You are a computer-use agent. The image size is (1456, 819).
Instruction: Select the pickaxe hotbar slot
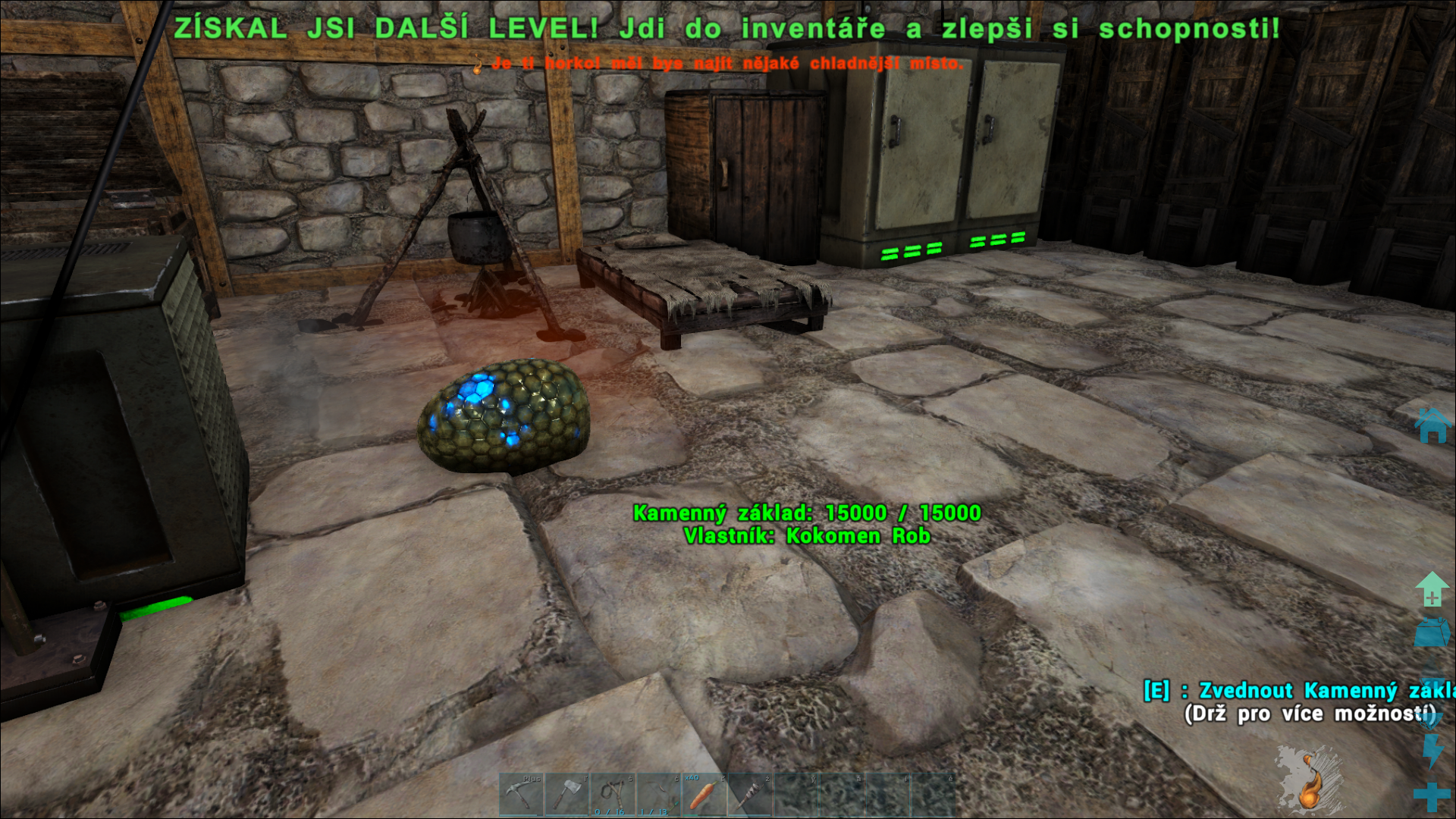[x=522, y=795]
